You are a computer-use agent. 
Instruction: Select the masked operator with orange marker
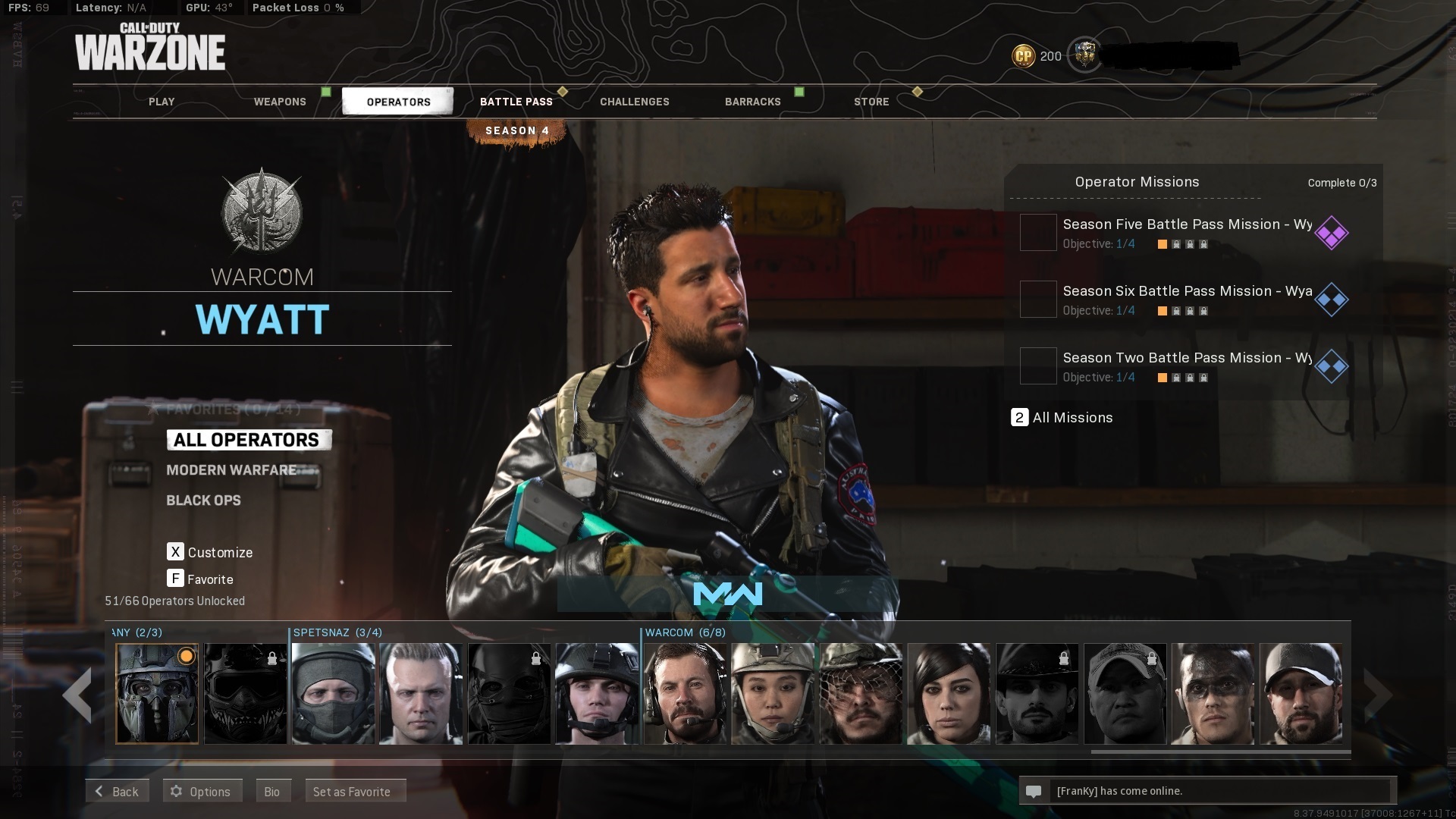tap(157, 693)
